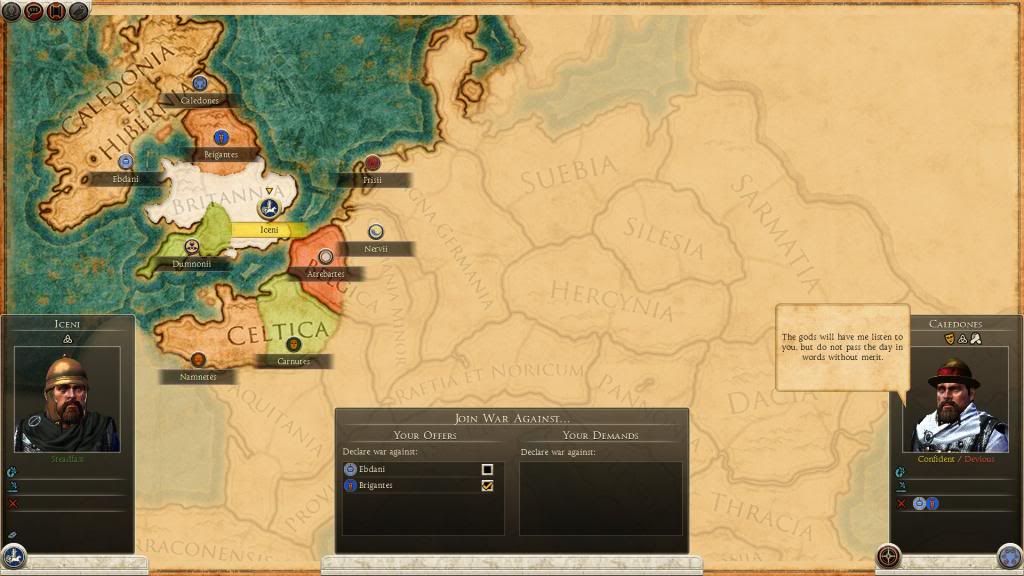Untick the Brigantes declare war checkbox
1024x576 pixels.
[487, 486]
